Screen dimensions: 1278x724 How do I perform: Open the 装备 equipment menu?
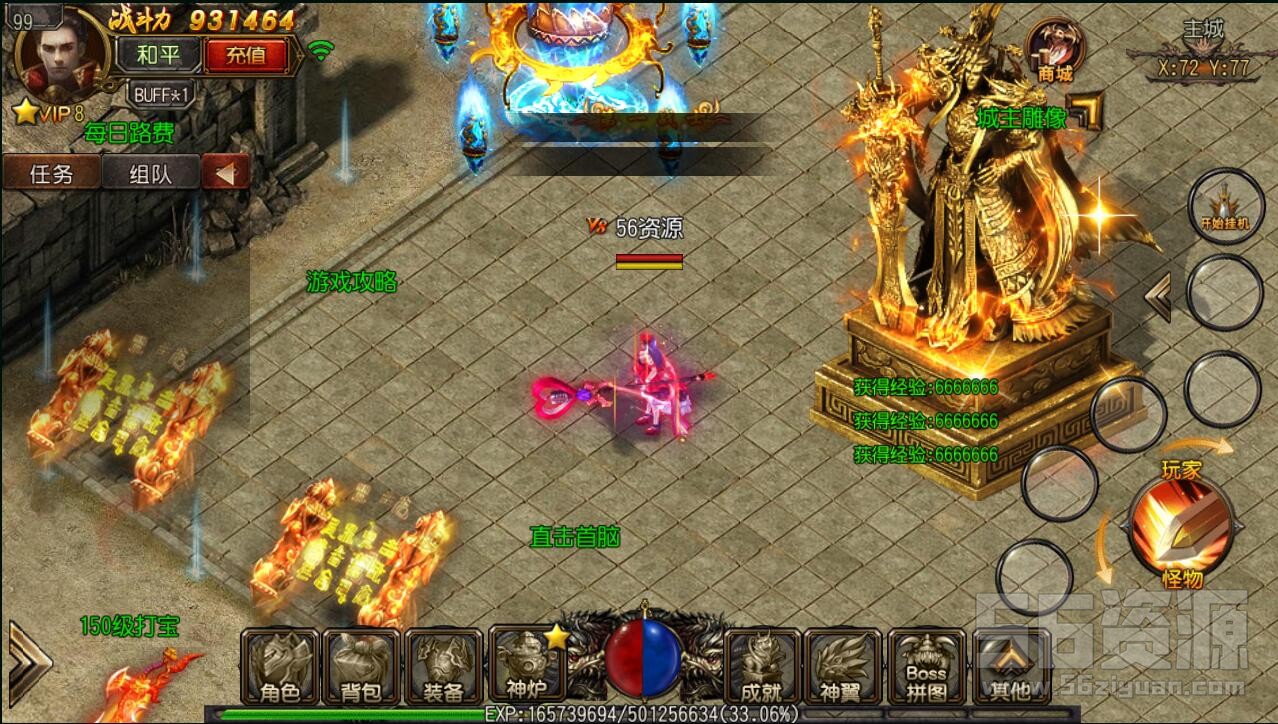(x=443, y=666)
